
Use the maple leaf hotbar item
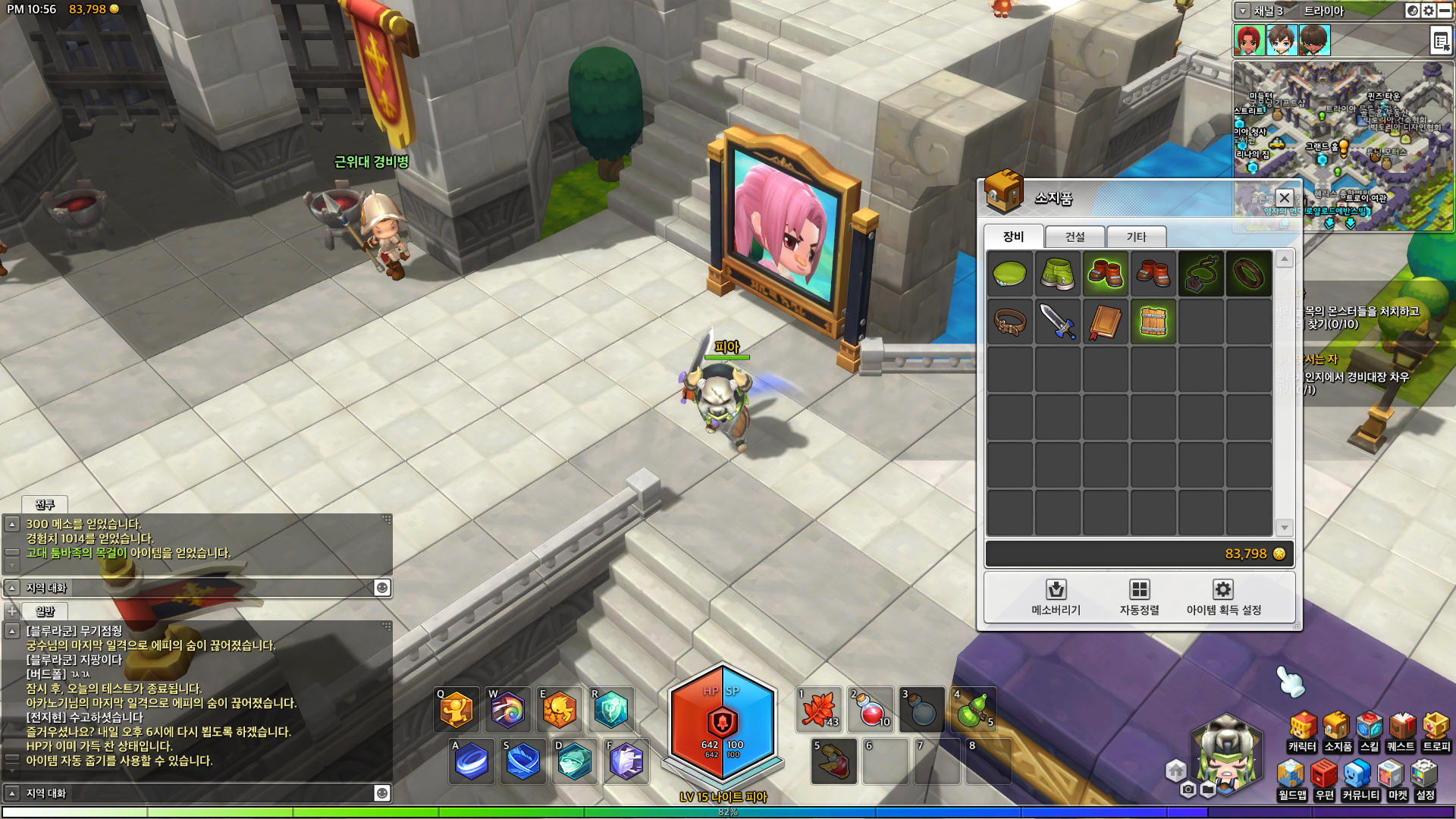point(819,710)
